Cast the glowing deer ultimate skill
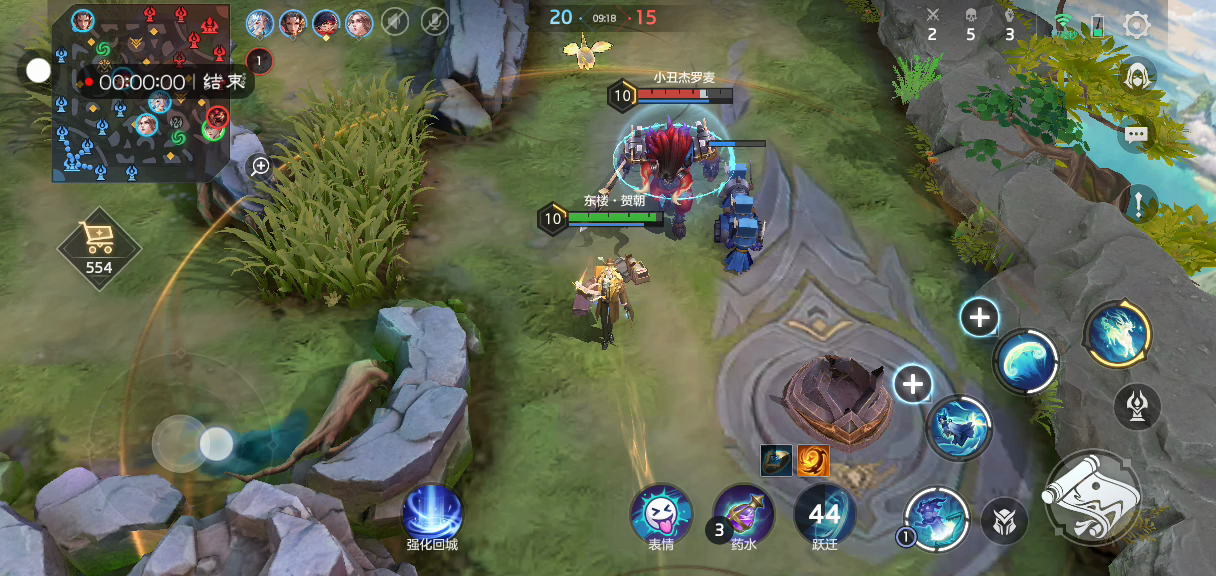1216x576 pixels. [x=1117, y=334]
